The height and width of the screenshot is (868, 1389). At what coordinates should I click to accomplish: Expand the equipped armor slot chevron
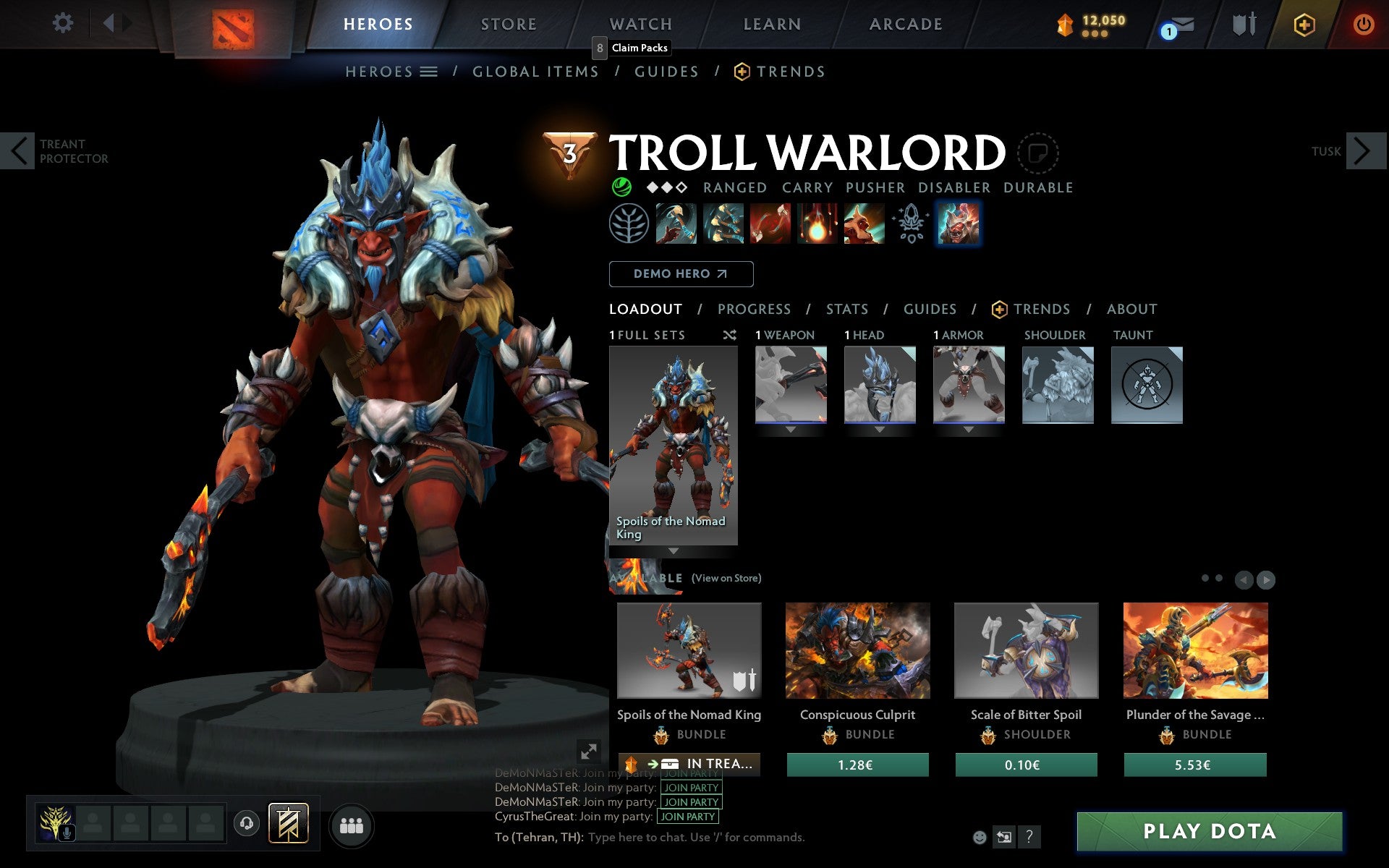click(969, 429)
